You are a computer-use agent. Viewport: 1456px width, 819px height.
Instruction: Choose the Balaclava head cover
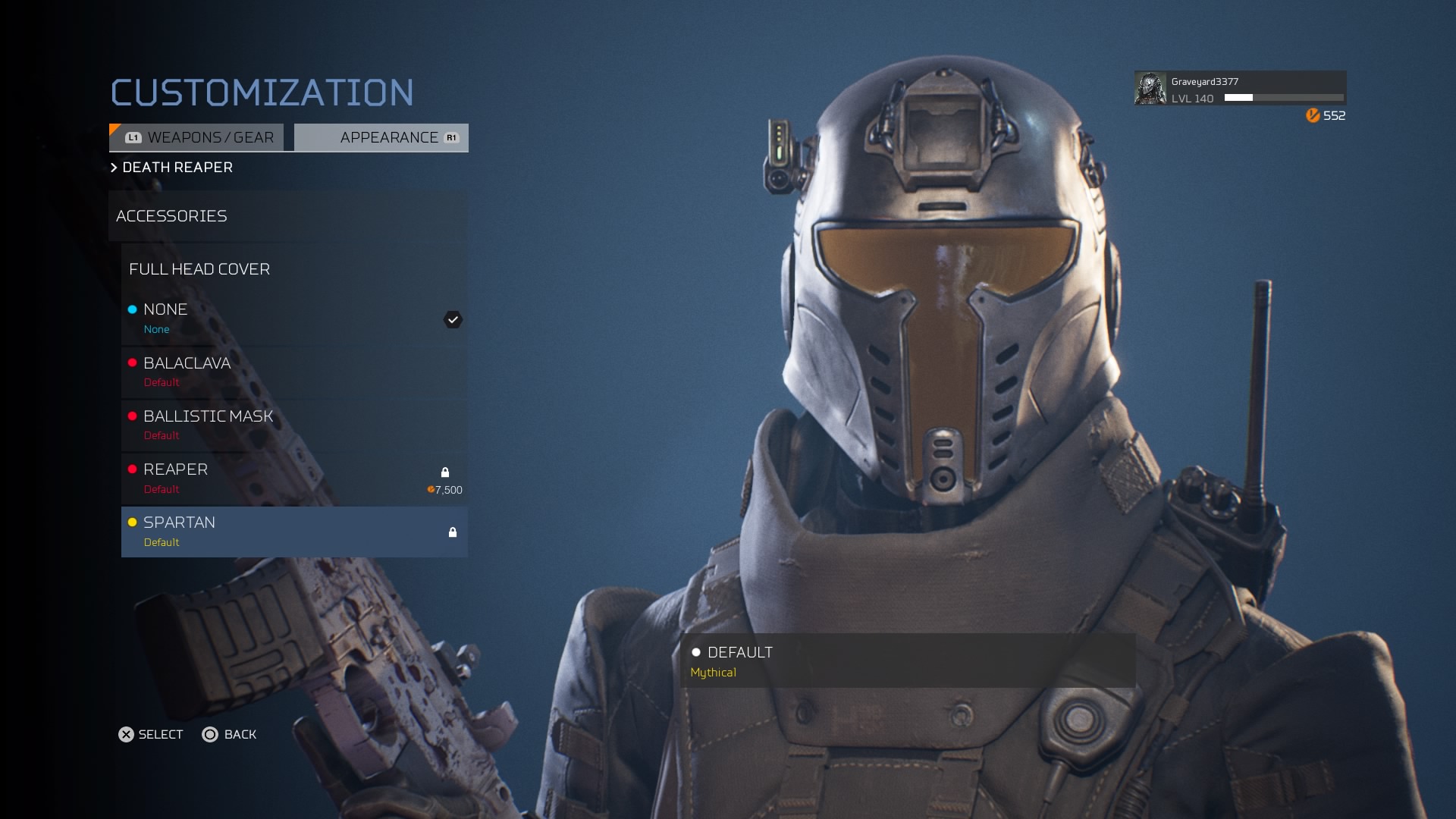pos(293,372)
